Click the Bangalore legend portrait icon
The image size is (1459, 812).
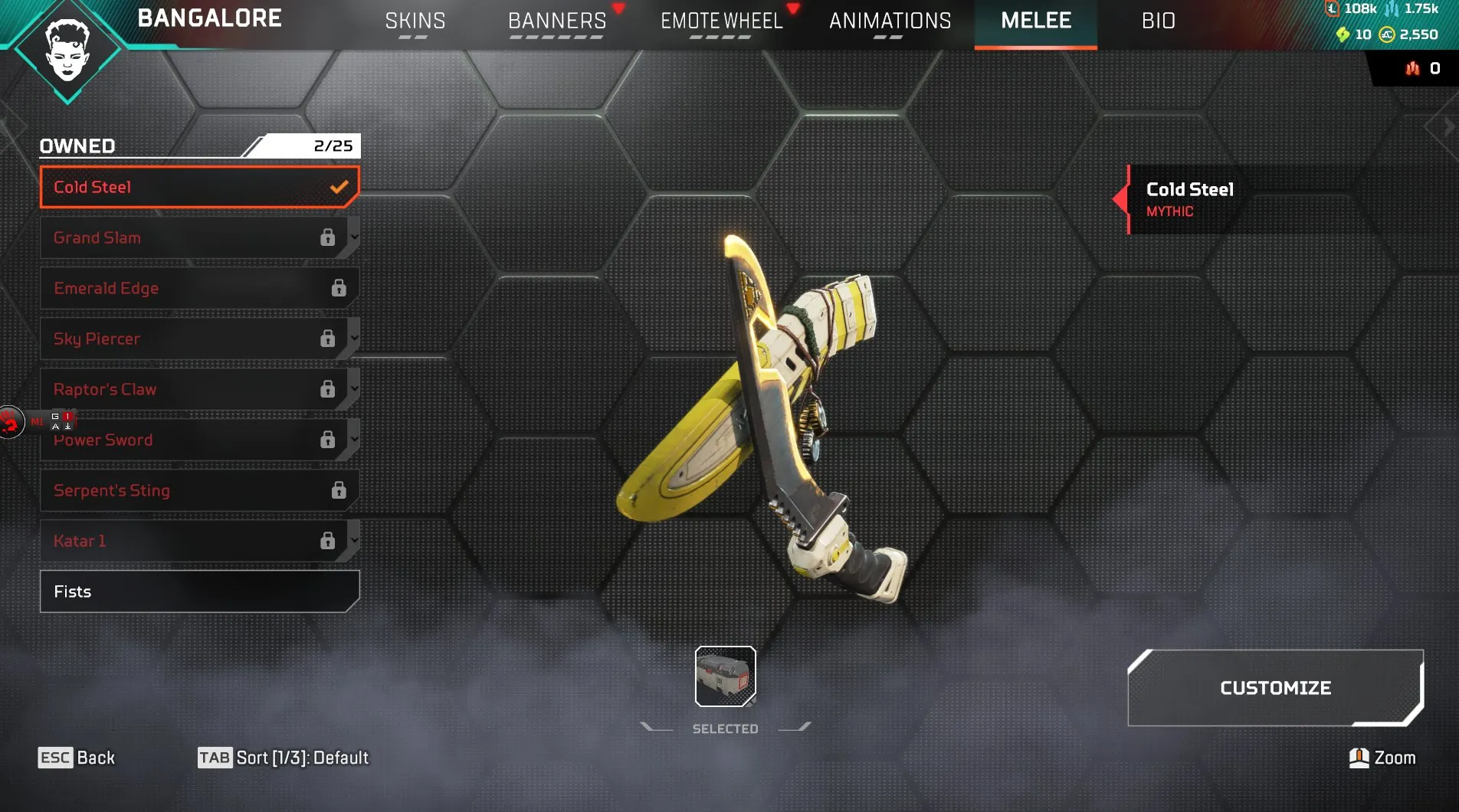point(67,51)
